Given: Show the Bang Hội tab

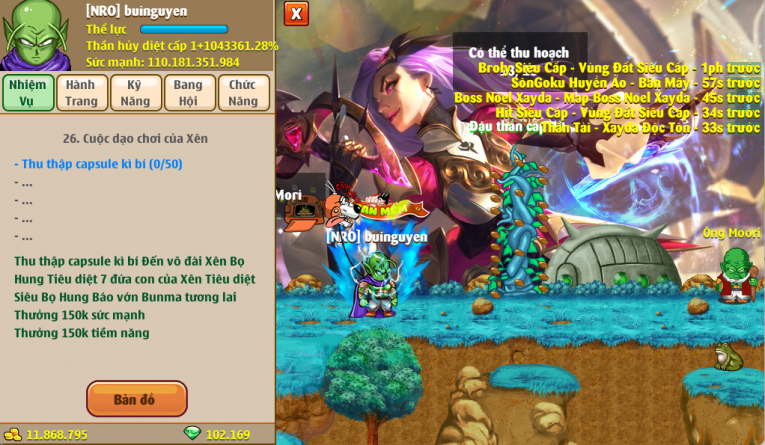Looking at the screenshot, I should click(189, 92).
